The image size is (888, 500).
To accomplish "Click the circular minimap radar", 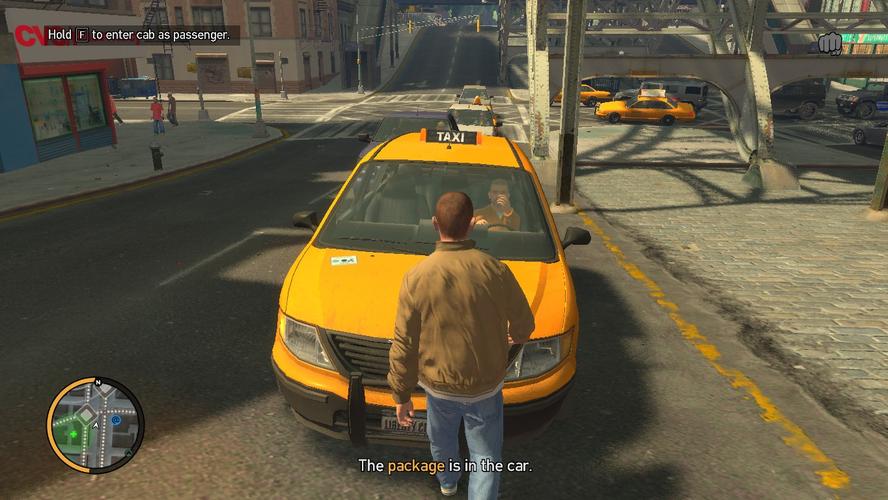I will click(x=95, y=425).
